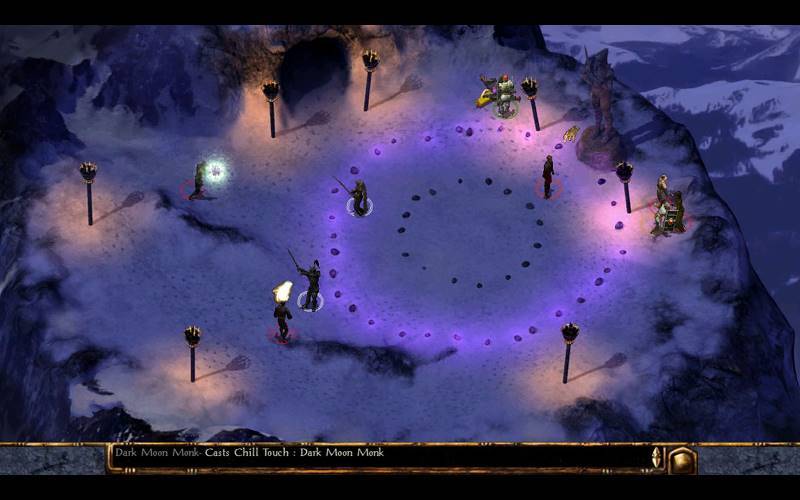
Task: Click the message log's scroll arrows
Action: click(657, 458)
